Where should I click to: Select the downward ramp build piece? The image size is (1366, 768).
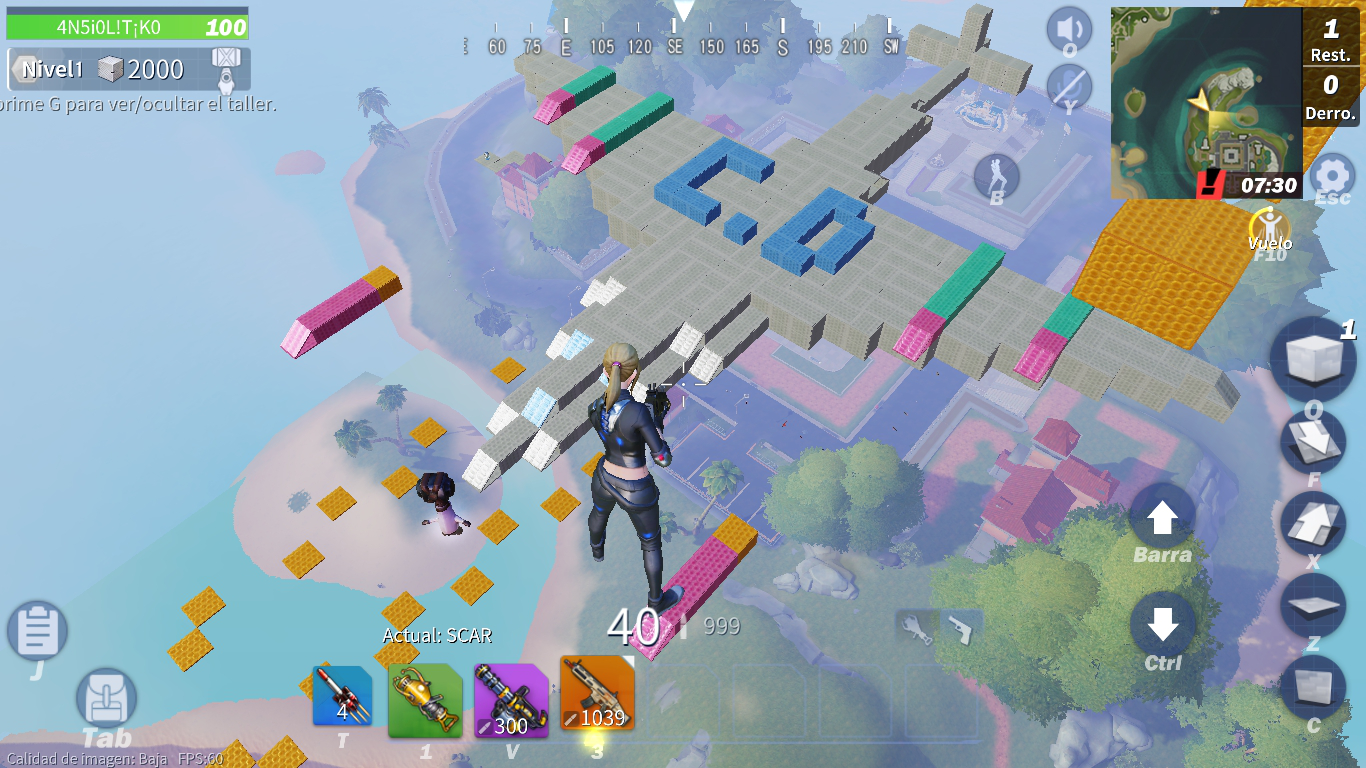point(1313,441)
